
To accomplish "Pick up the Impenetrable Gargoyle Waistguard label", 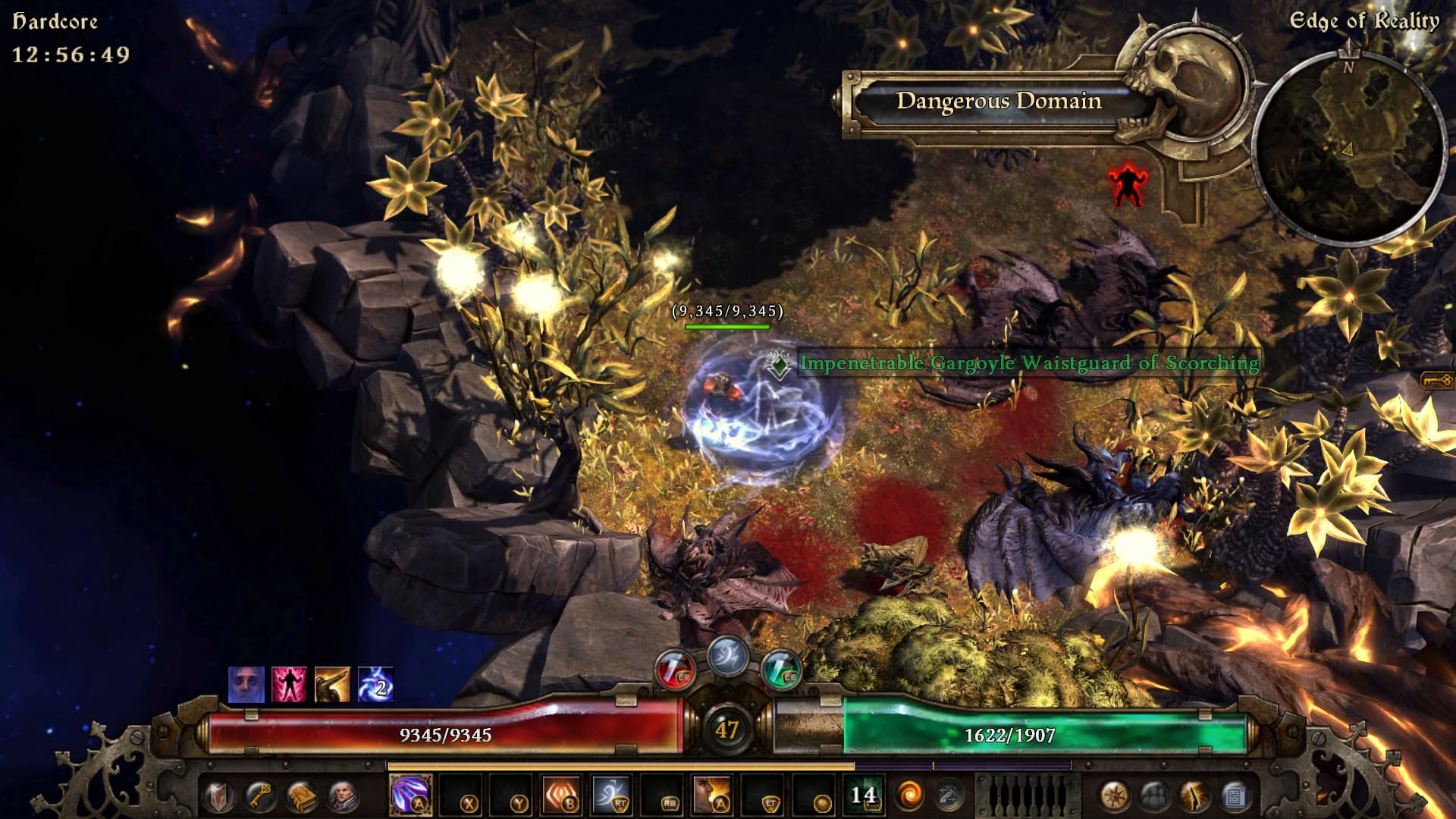I will (1028, 363).
